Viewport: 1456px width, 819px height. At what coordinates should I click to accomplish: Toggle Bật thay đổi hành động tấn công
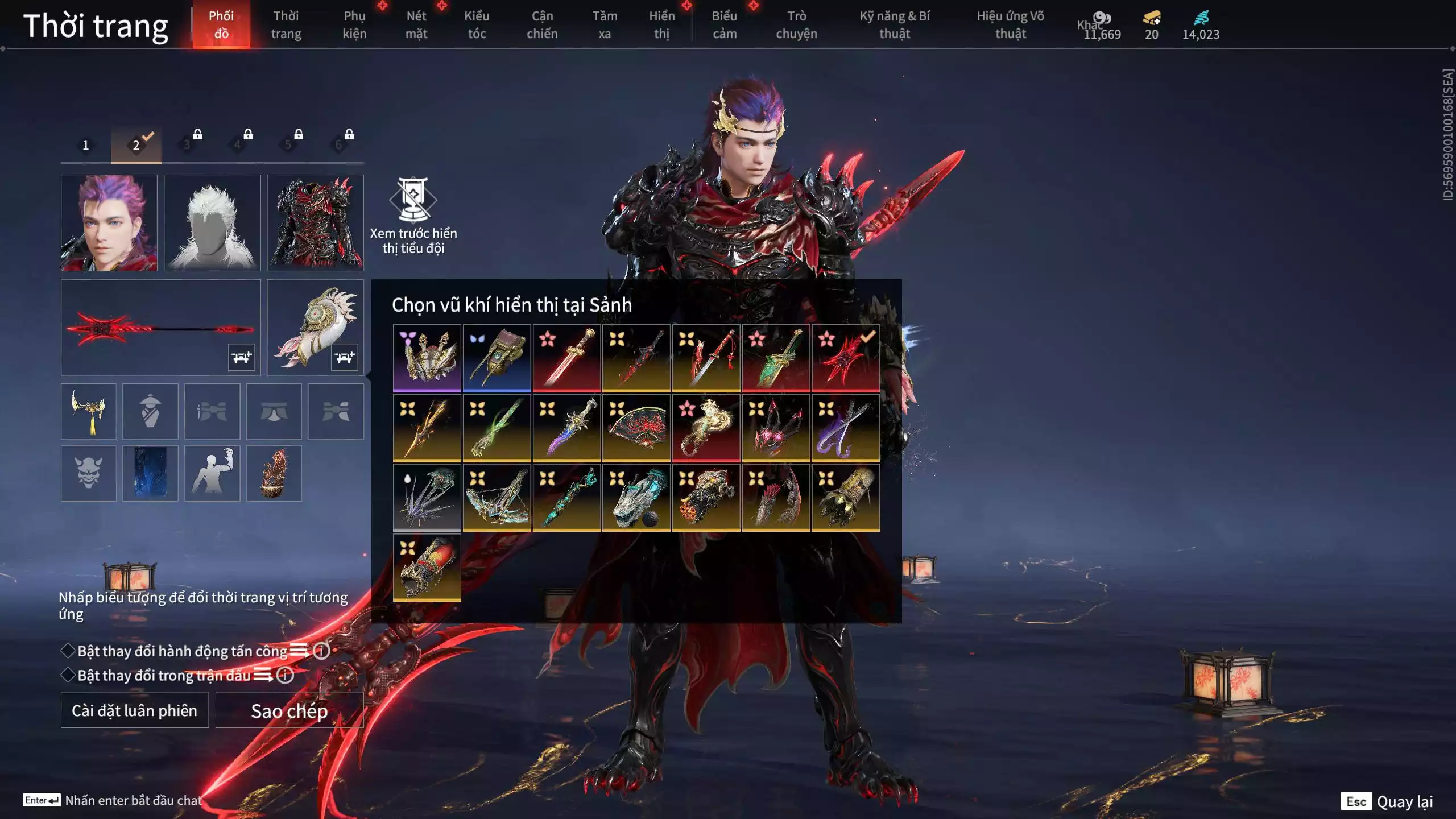point(68,651)
